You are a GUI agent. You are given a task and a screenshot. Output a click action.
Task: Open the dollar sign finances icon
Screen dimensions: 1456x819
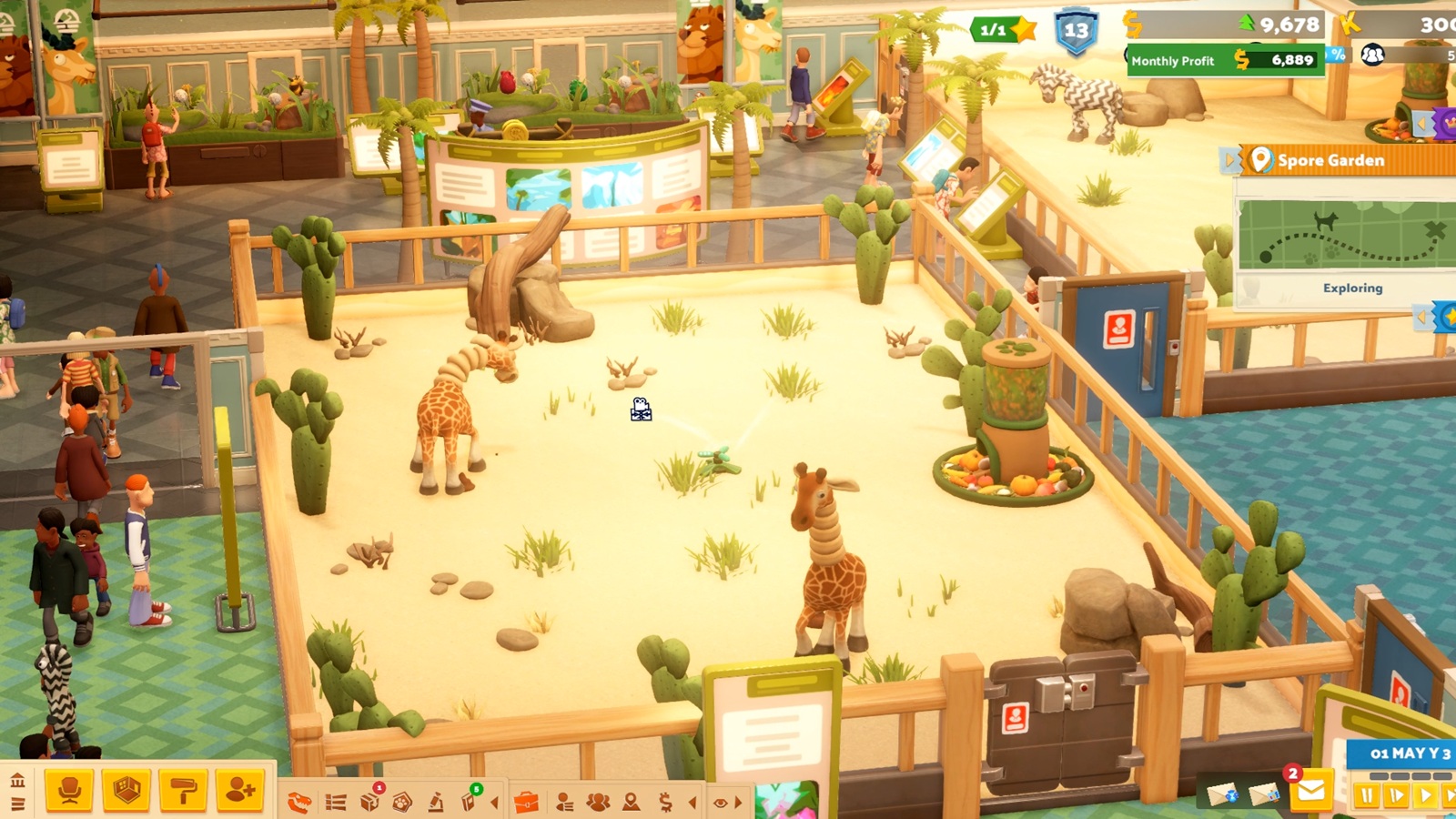(x=665, y=802)
